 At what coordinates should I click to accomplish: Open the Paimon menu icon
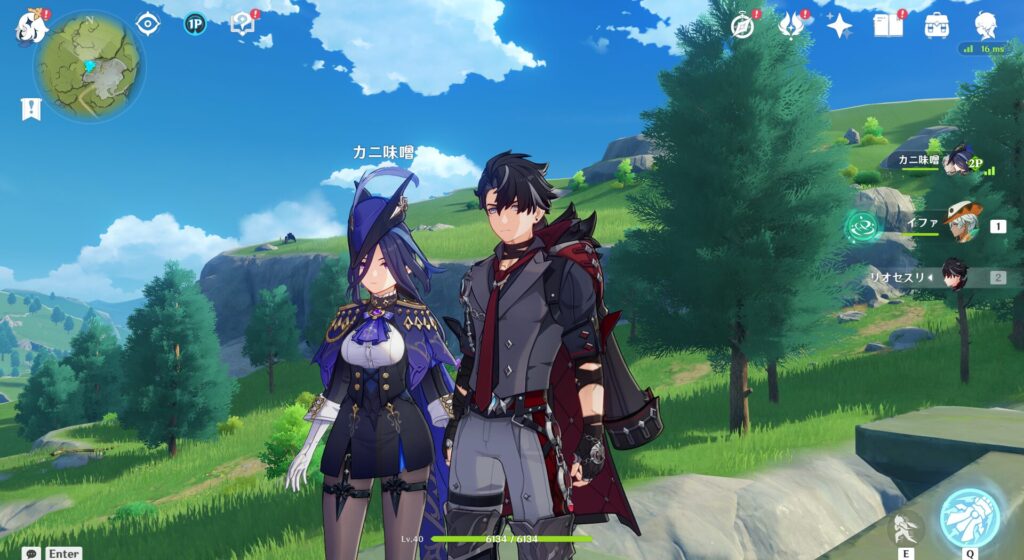click(x=31, y=26)
